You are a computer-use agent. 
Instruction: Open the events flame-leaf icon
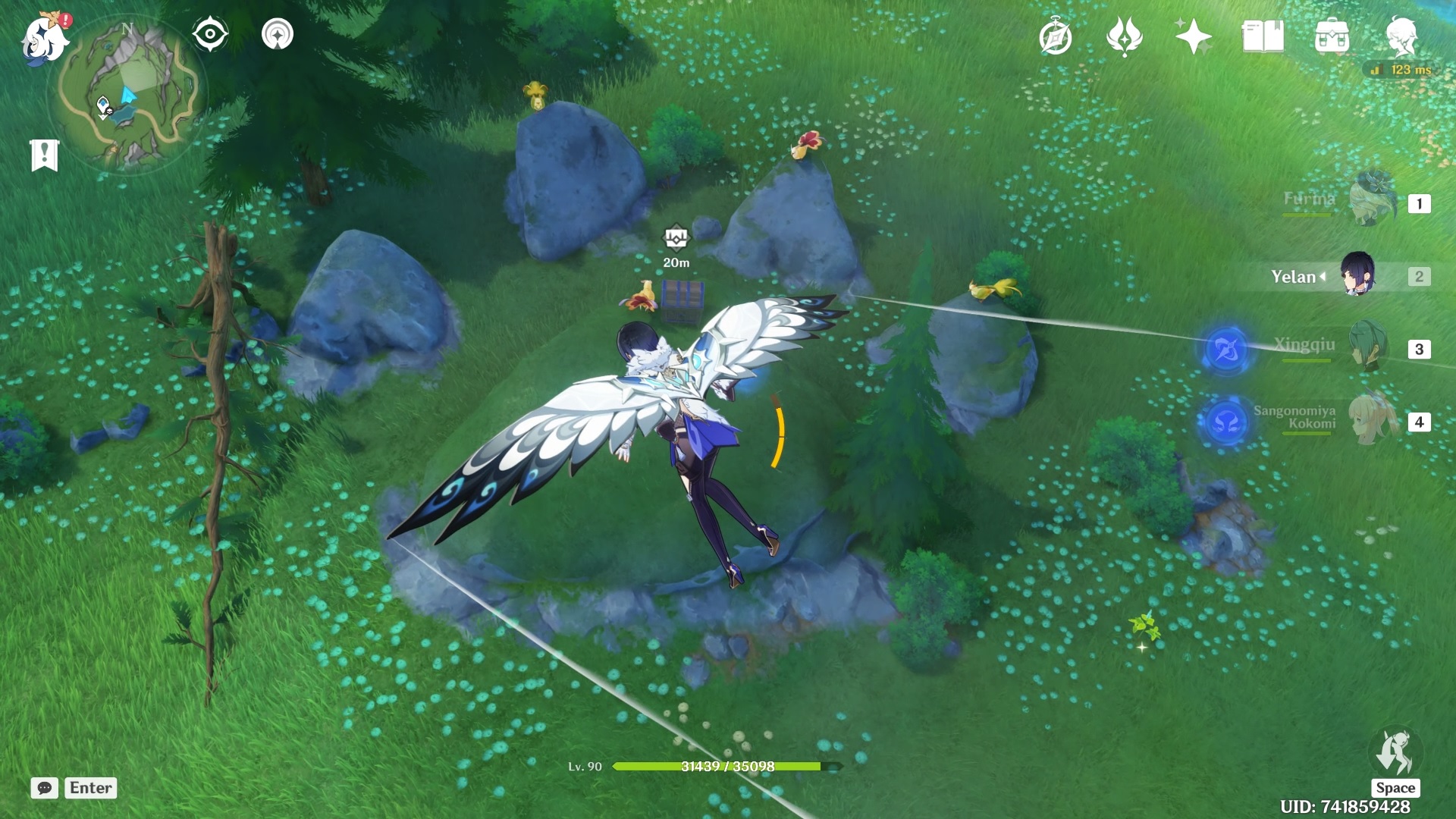(1124, 36)
